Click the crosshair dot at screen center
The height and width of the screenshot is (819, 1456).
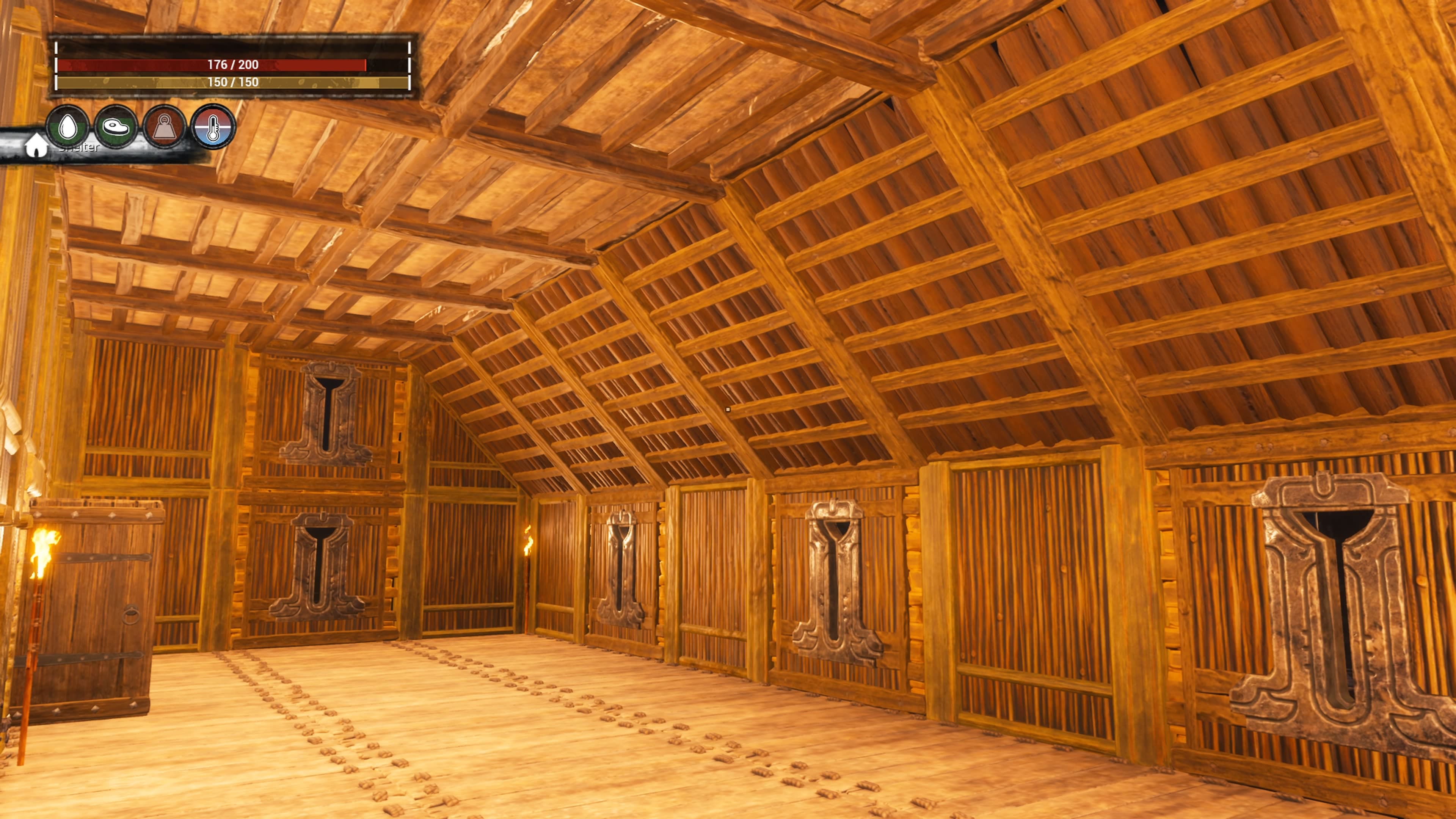(x=728, y=409)
